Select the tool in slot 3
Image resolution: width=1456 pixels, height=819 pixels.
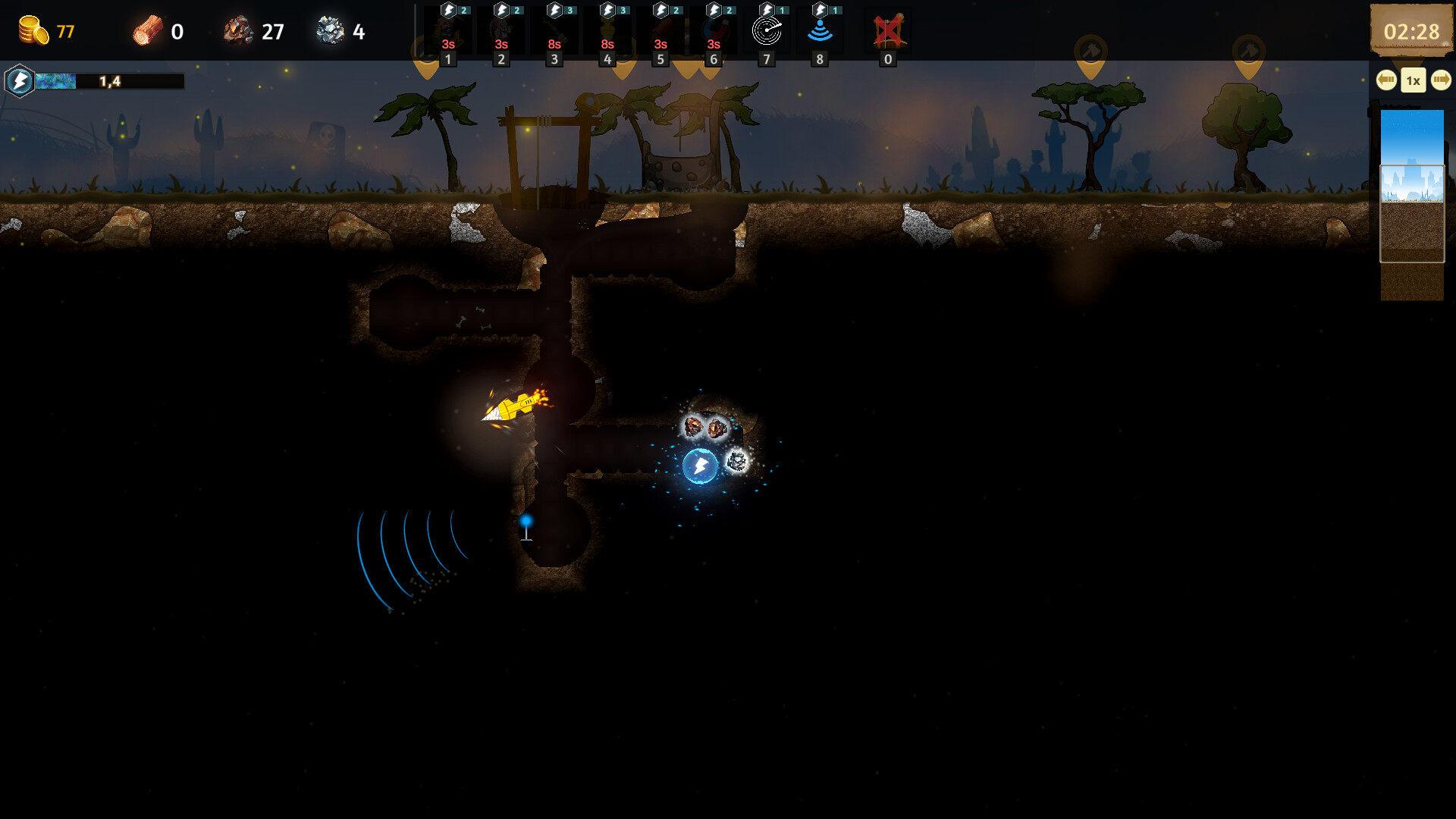point(554,31)
